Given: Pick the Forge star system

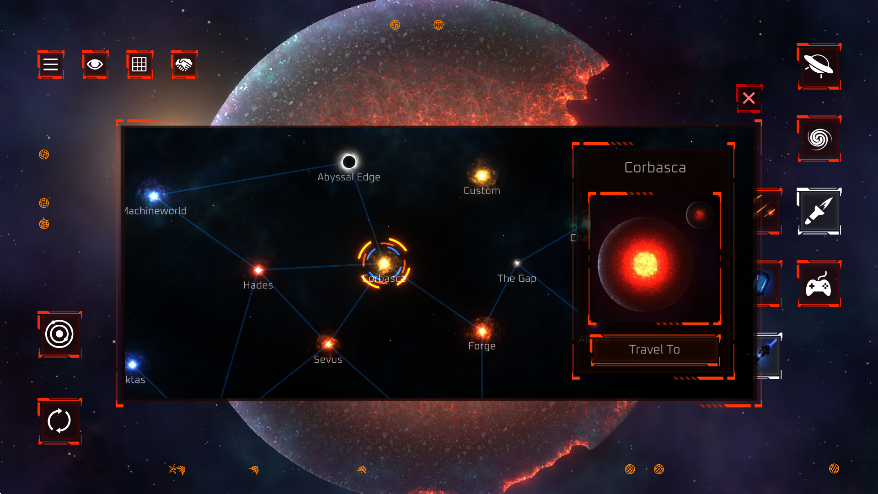Looking at the screenshot, I should (482, 330).
